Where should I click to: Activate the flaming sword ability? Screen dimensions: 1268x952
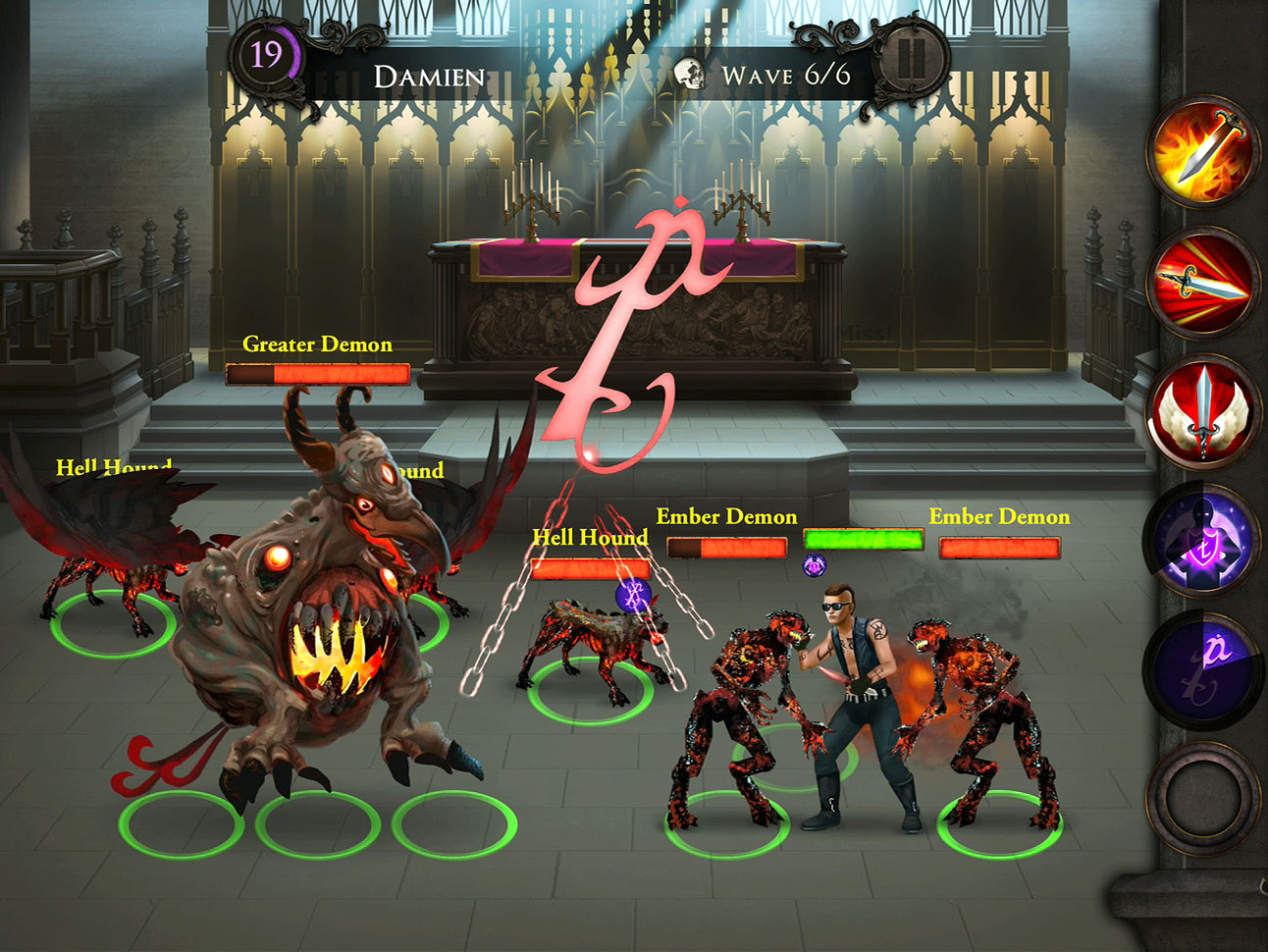pyautogui.click(x=1203, y=152)
